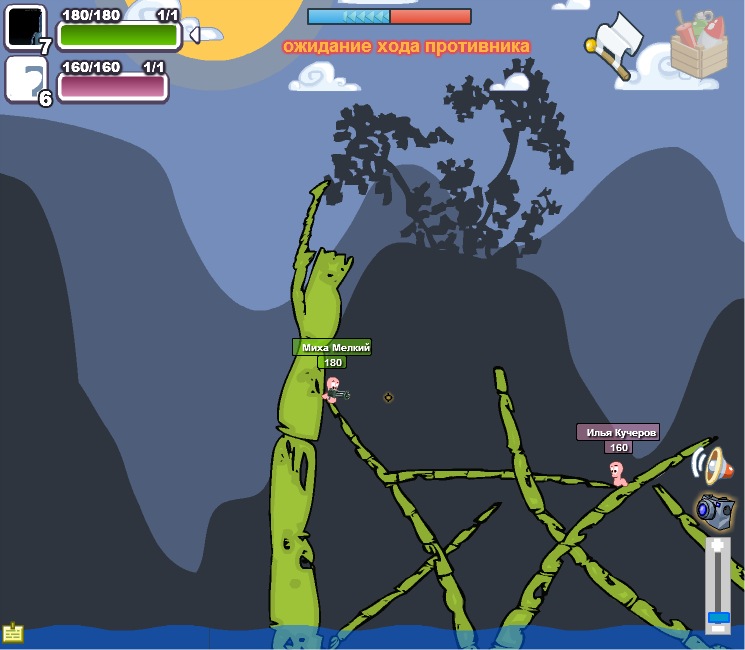Click the white surrender flag icon
This screenshot has height=650, width=745.
pos(614,43)
